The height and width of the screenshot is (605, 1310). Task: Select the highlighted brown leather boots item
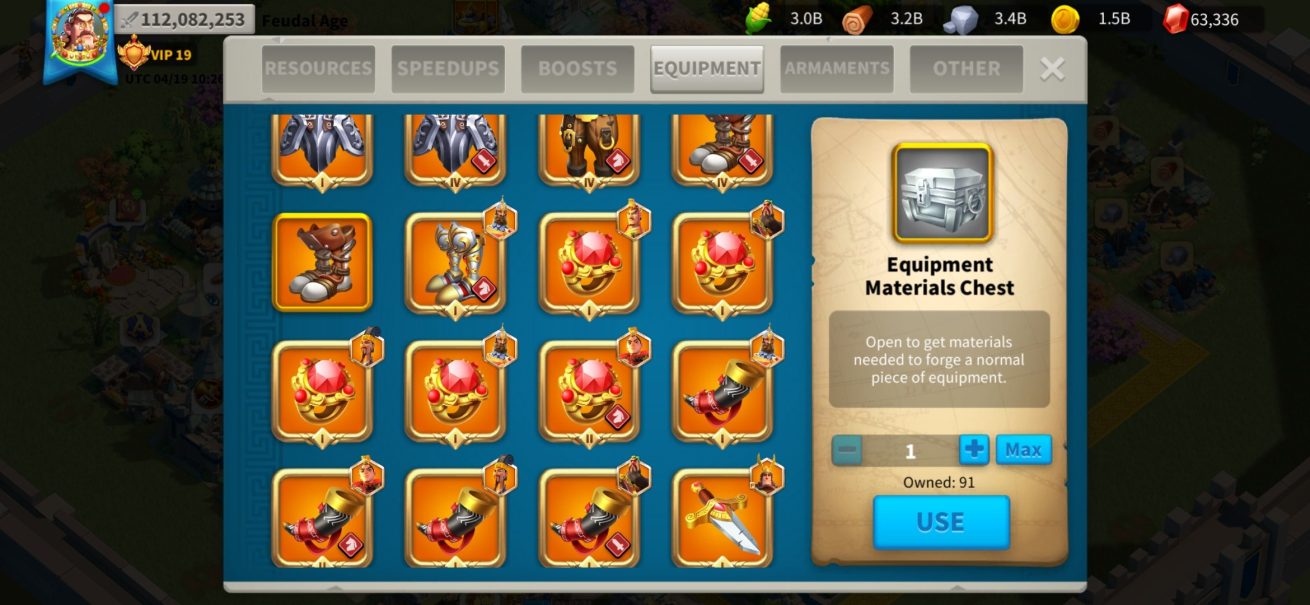tap(322, 262)
